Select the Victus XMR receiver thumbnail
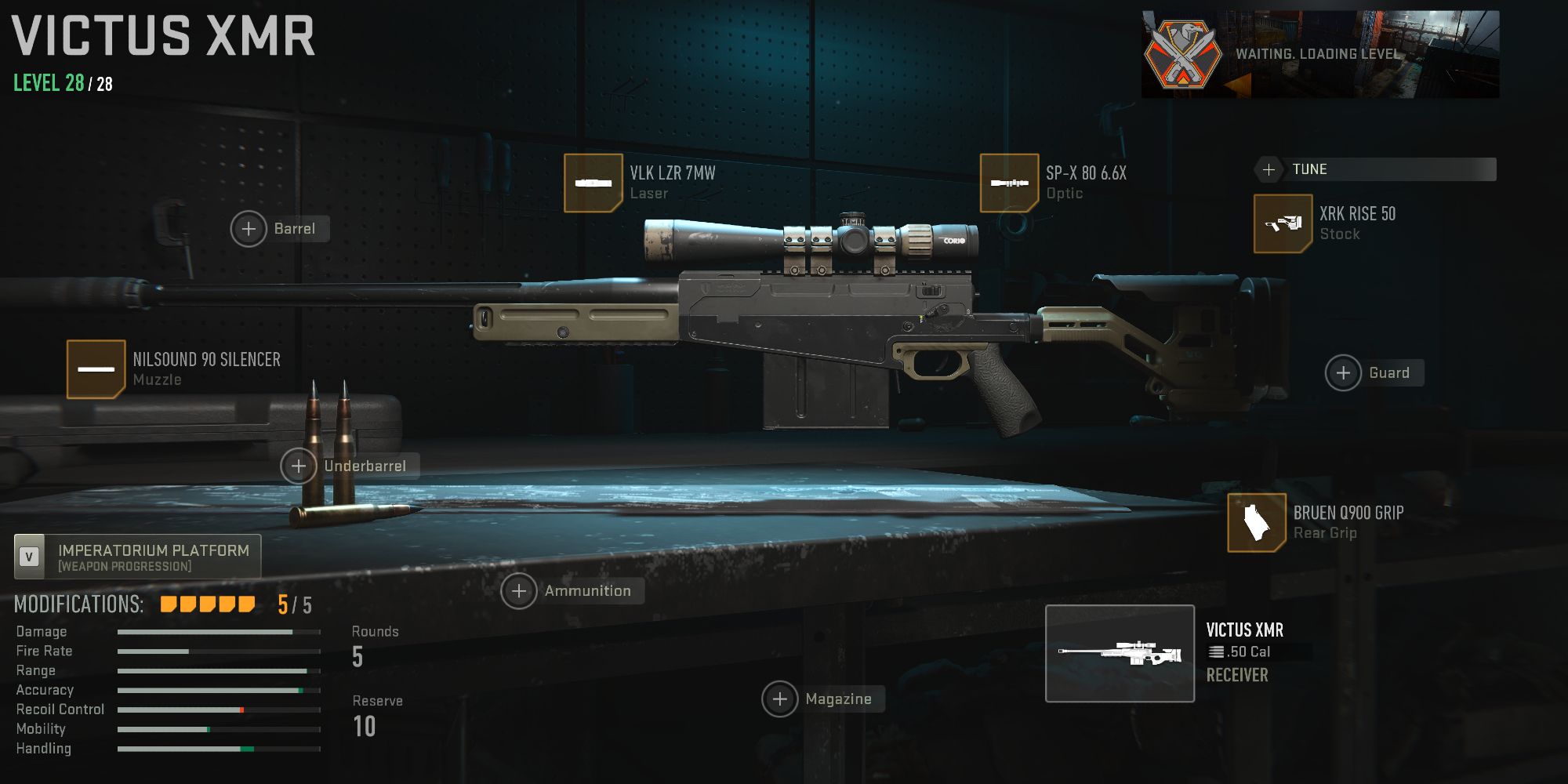 [1120, 652]
